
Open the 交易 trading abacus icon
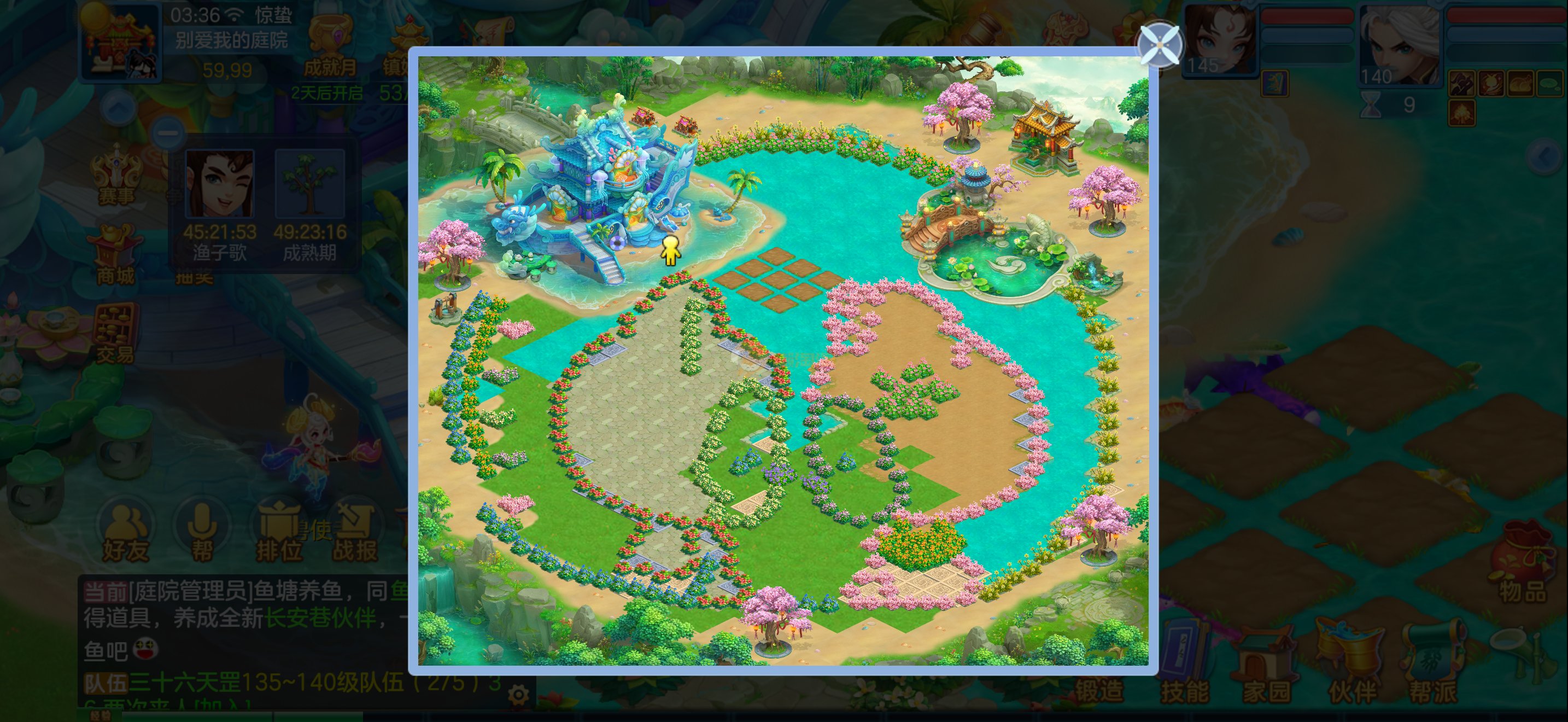click(x=116, y=332)
